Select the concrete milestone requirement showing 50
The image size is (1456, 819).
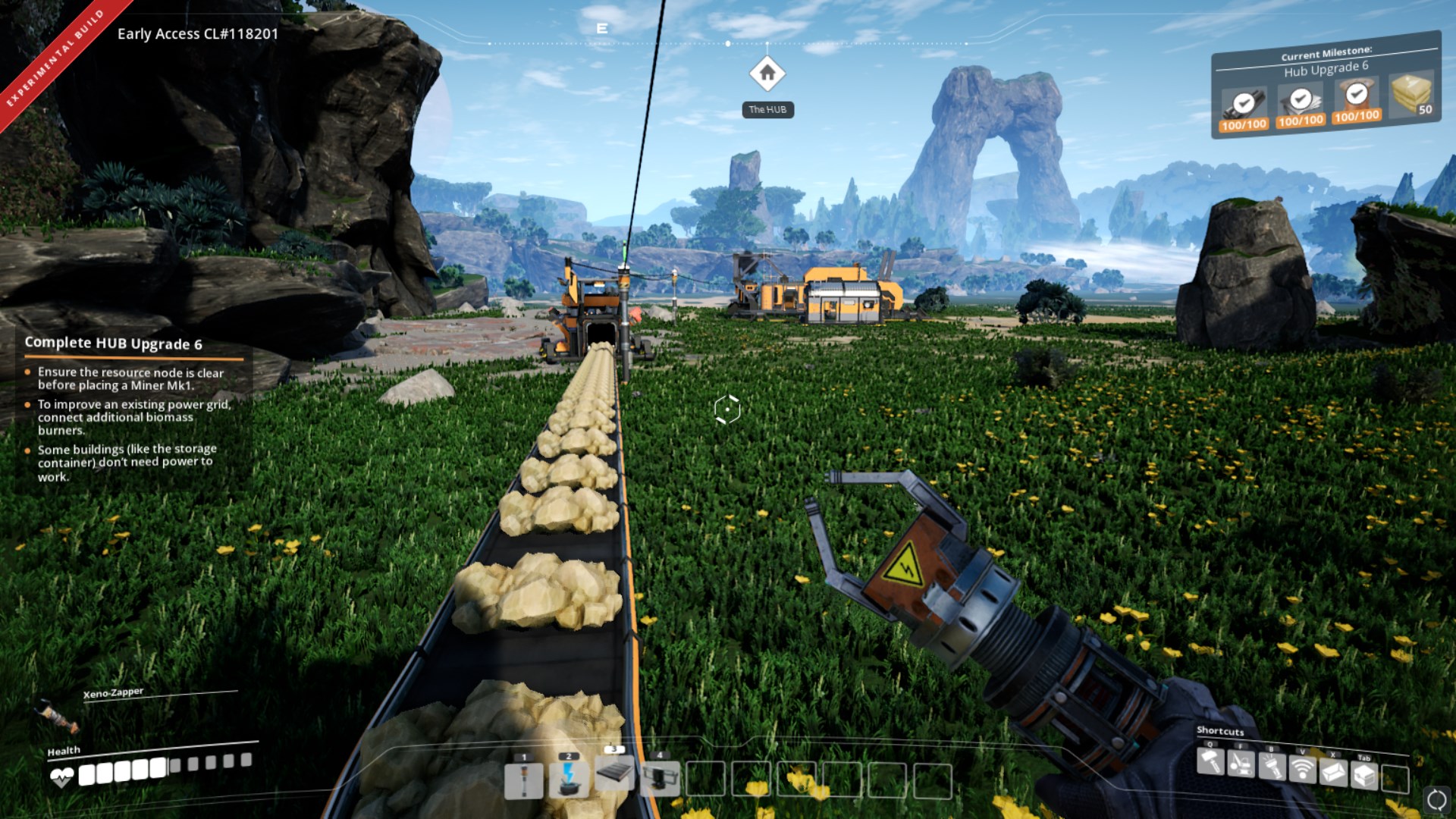pyautogui.click(x=1411, y=96)
